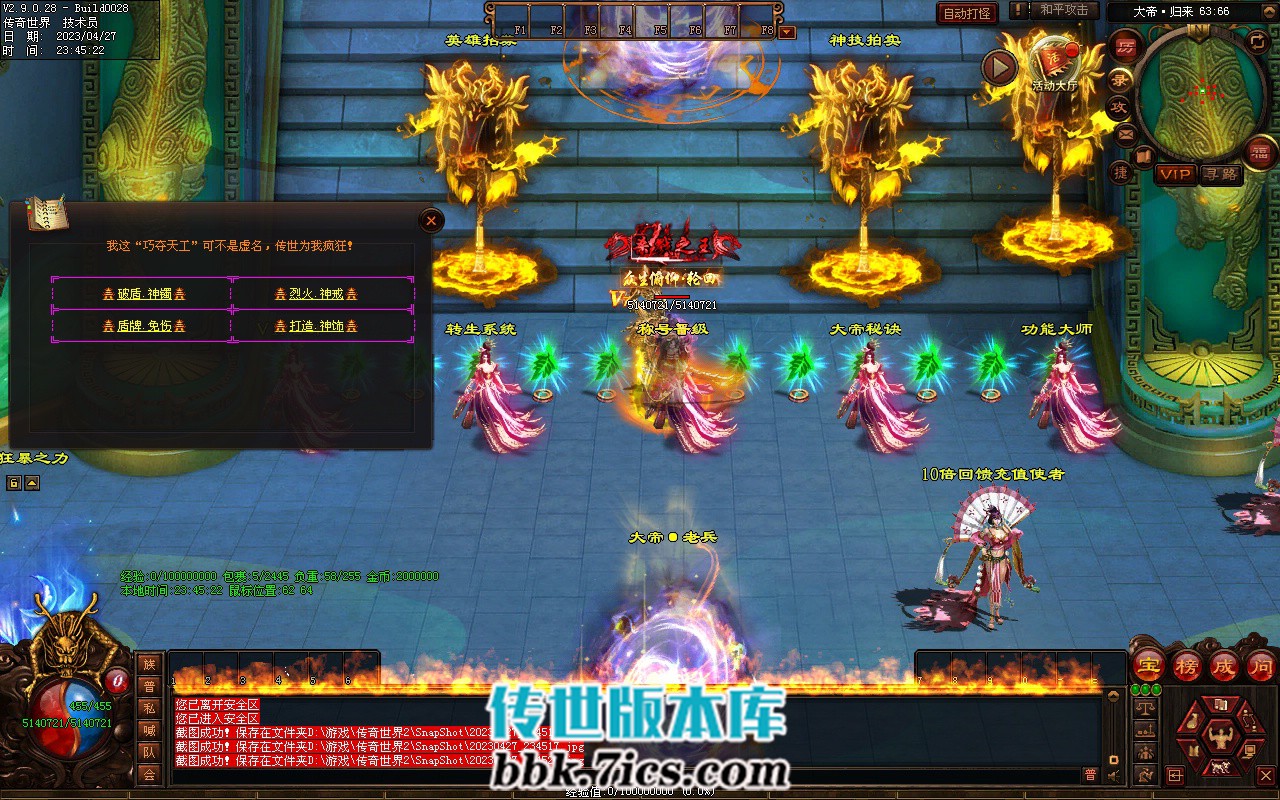Open the minimap
This screenshot has height=800, width=1280.
[1201, 93]
